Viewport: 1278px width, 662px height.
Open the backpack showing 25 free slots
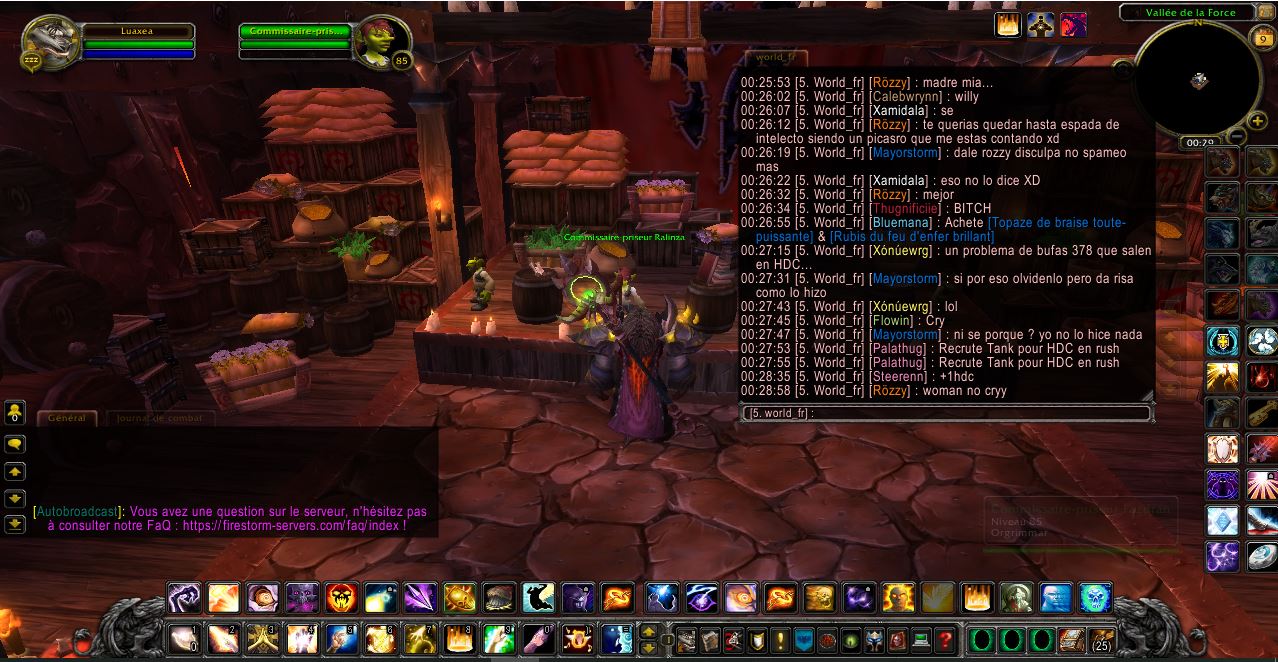pyautogui.click(x=1102, y=639)
